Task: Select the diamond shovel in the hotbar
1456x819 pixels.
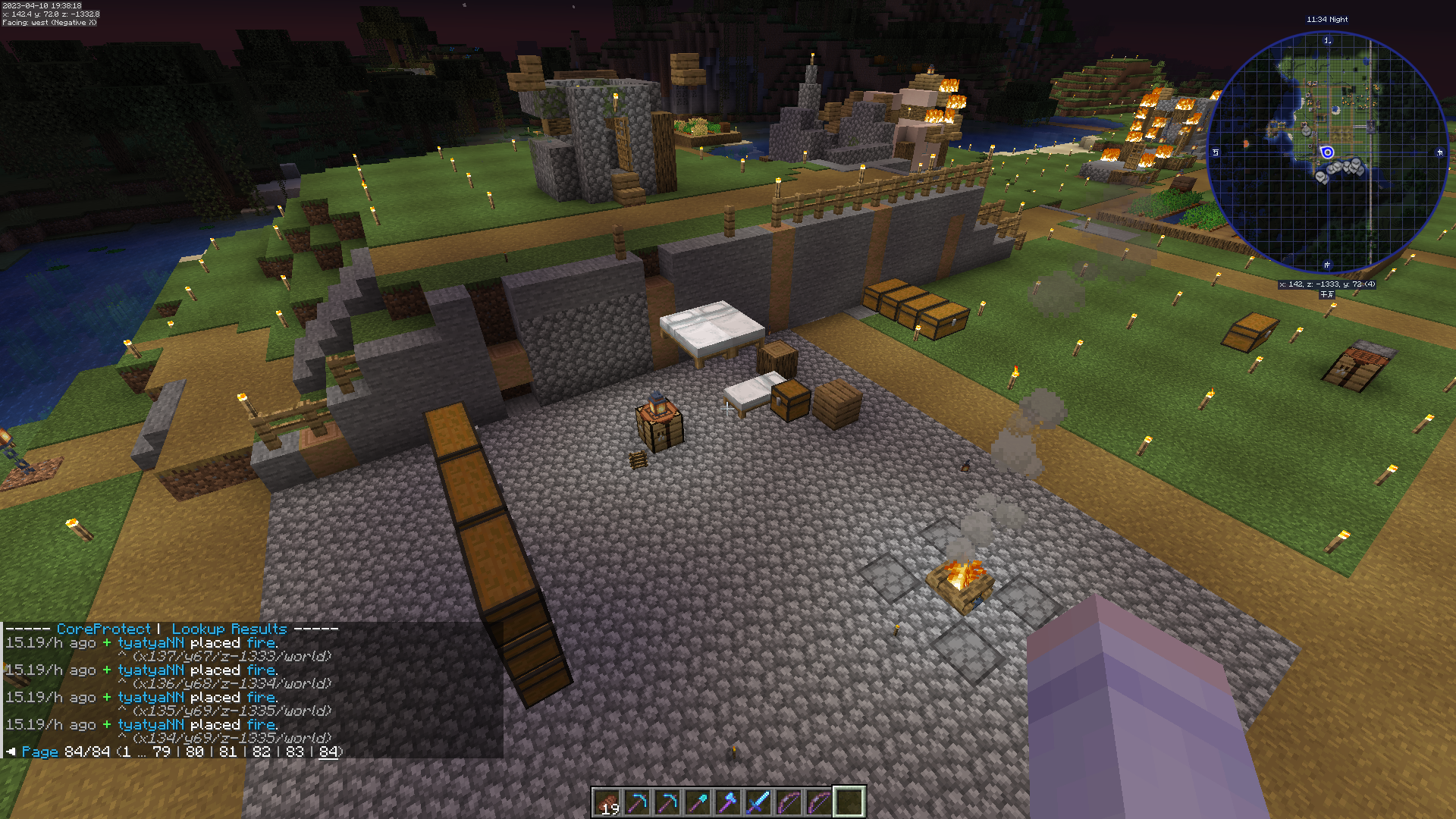Action: pos(698,802)
